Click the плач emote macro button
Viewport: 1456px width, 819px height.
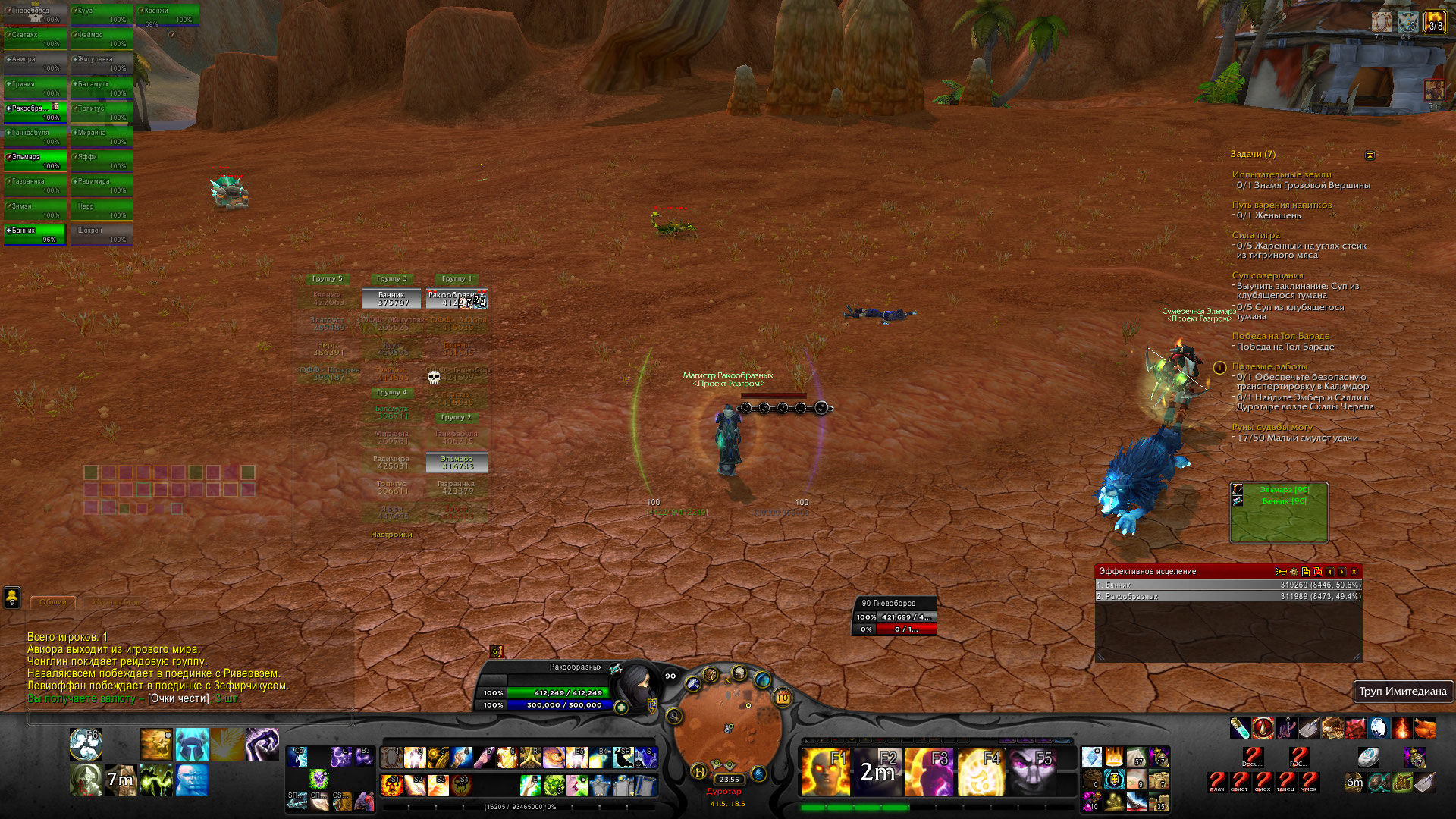[1217, 781]
